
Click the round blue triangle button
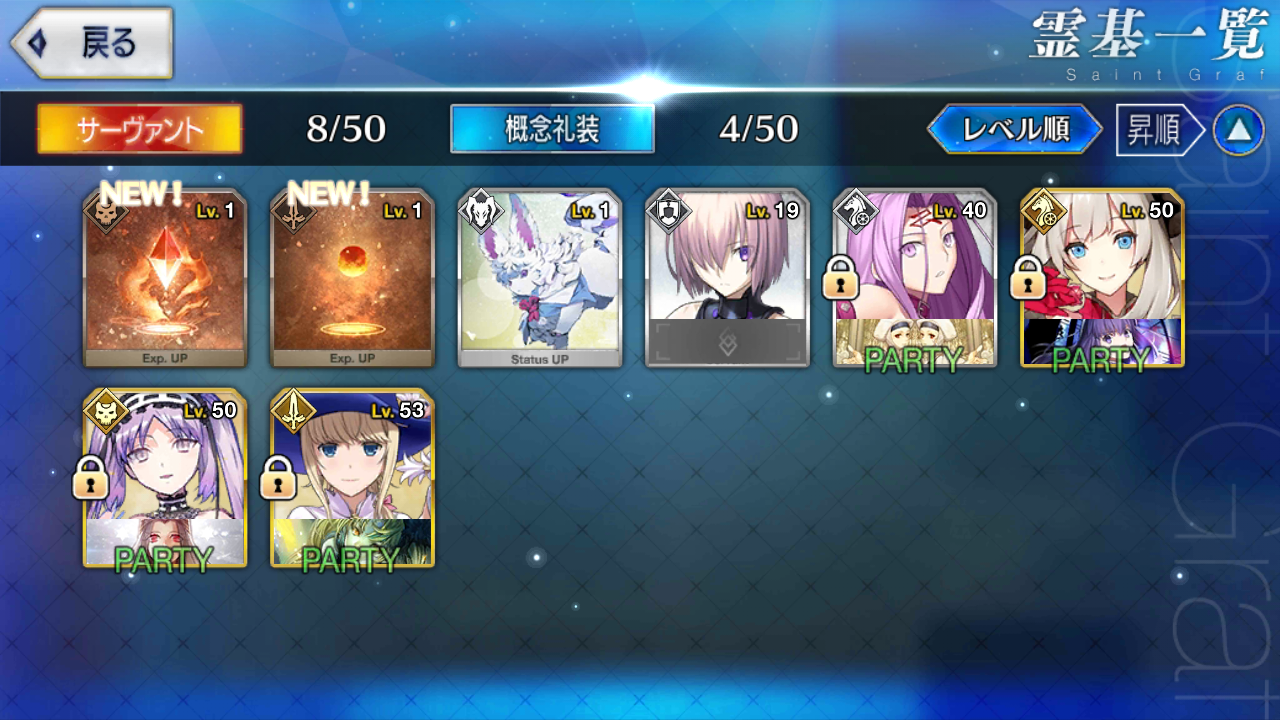coord(1238,130)
